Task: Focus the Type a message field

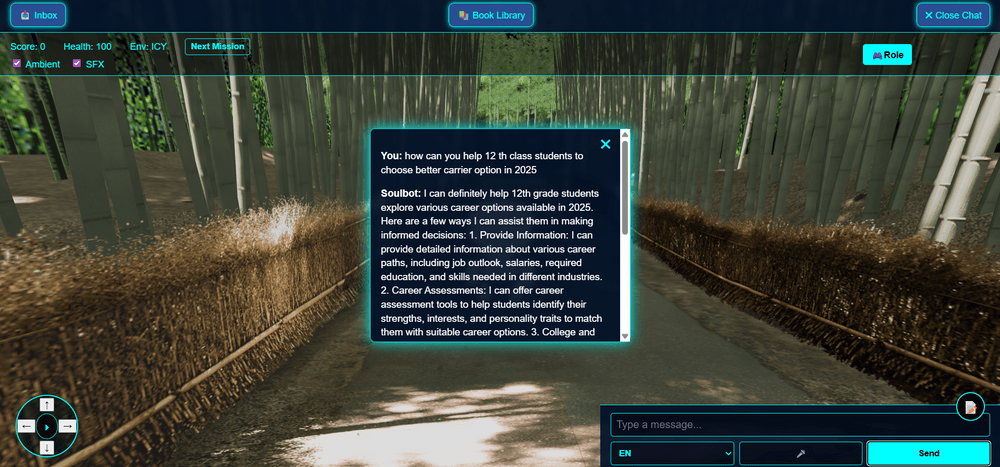Action: pyautogui.click(x=800, y=424)
